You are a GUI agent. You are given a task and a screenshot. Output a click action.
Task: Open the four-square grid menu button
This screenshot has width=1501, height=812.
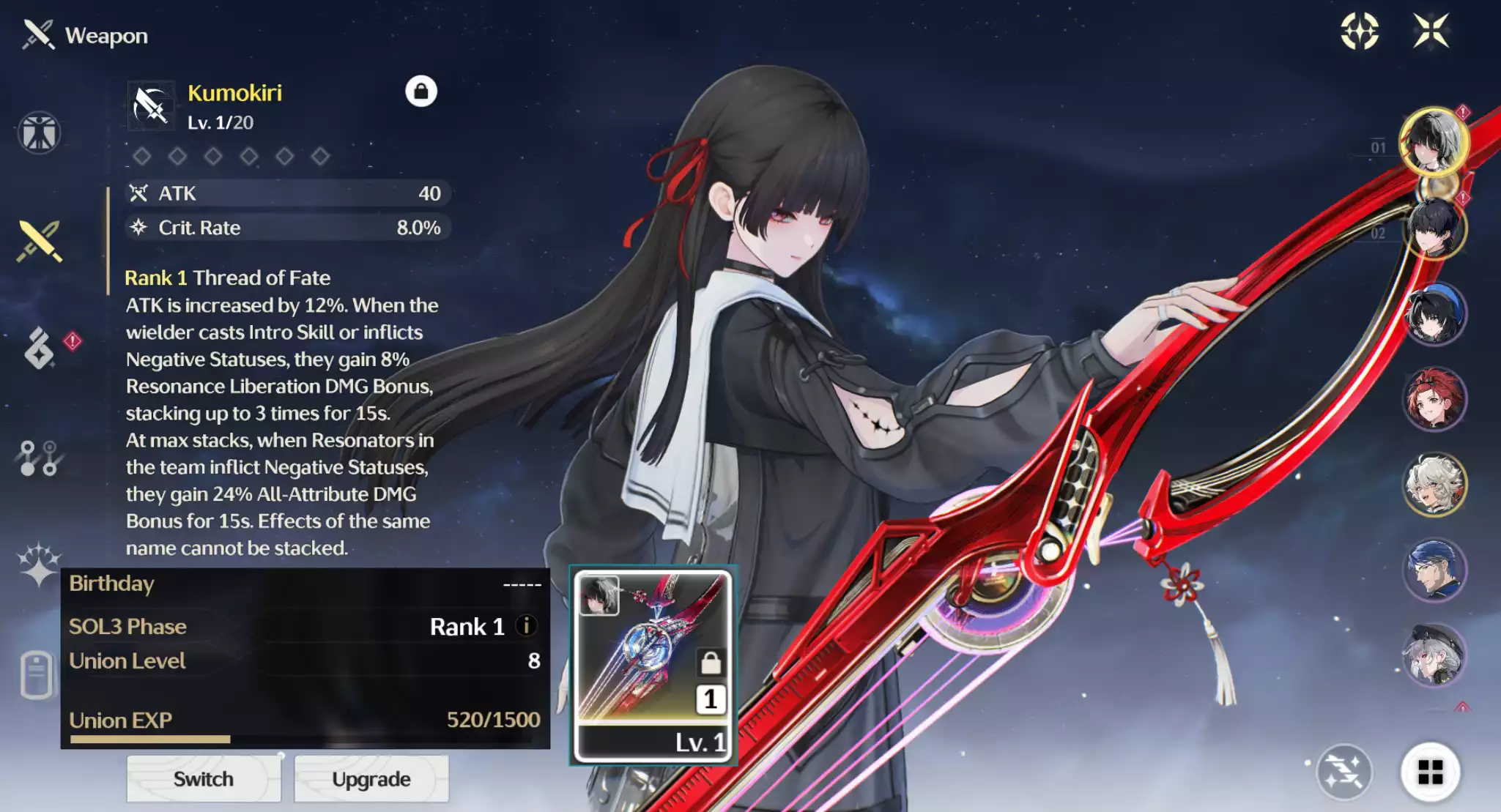point(1430,772)
